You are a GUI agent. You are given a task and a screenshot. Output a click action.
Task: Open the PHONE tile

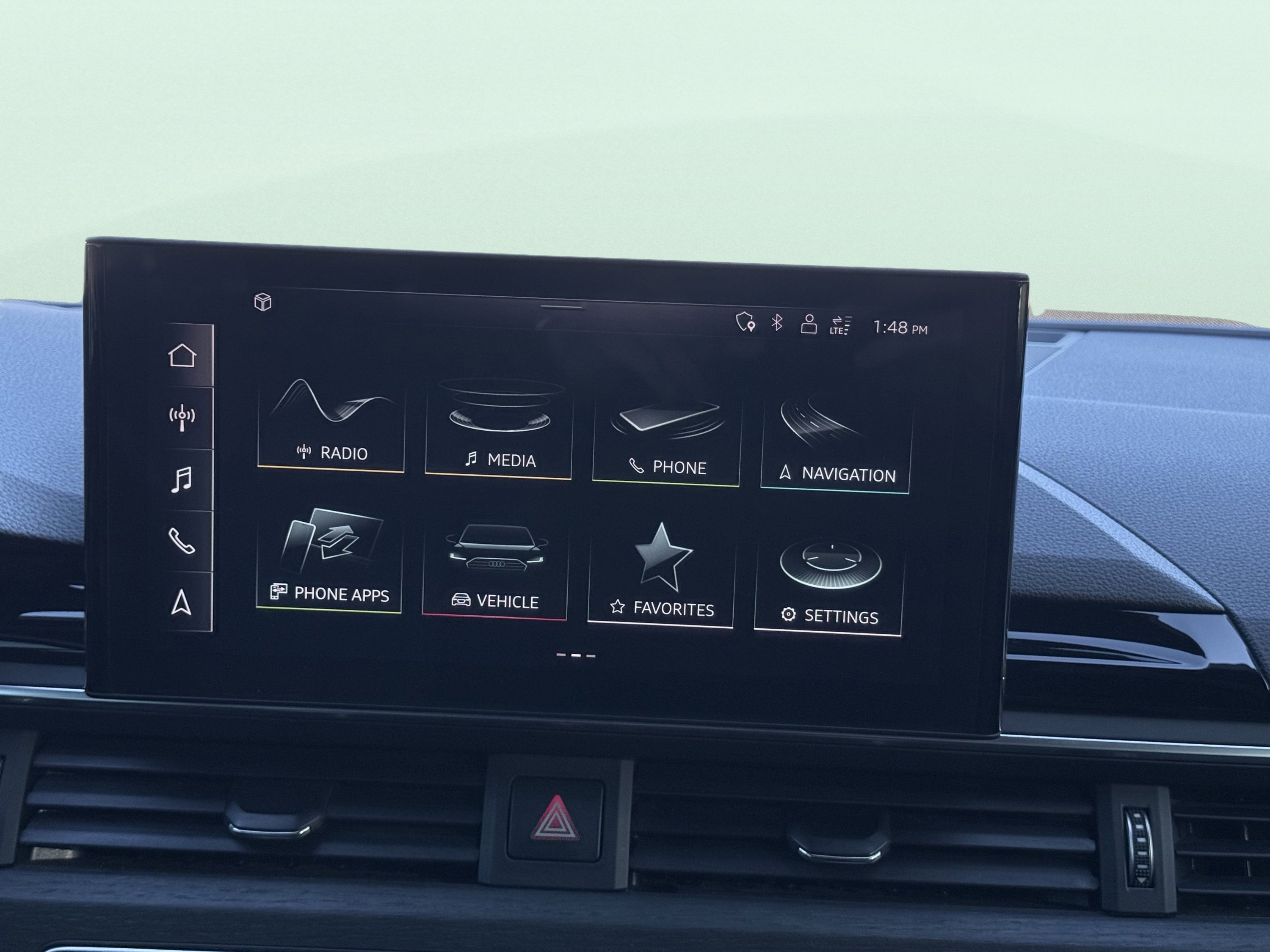point(666,439)
